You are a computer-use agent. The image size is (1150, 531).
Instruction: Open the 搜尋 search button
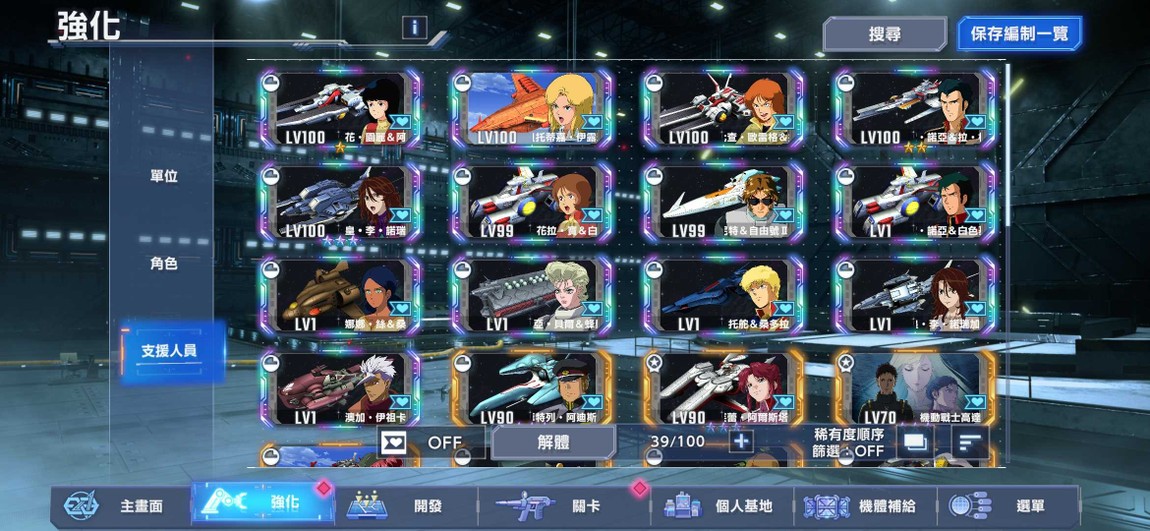point(884,34)
